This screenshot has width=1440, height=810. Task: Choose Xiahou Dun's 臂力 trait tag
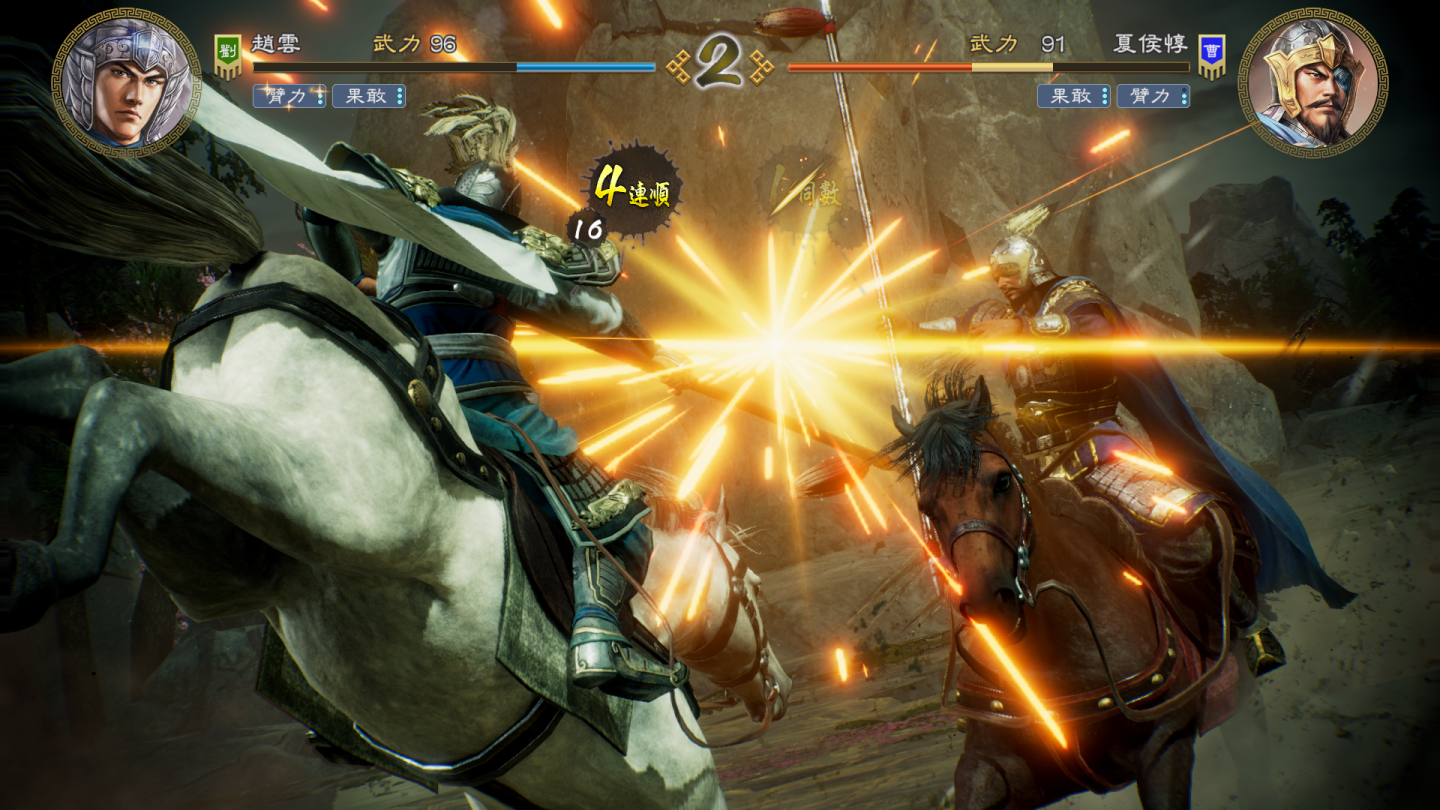[1152, 96]
